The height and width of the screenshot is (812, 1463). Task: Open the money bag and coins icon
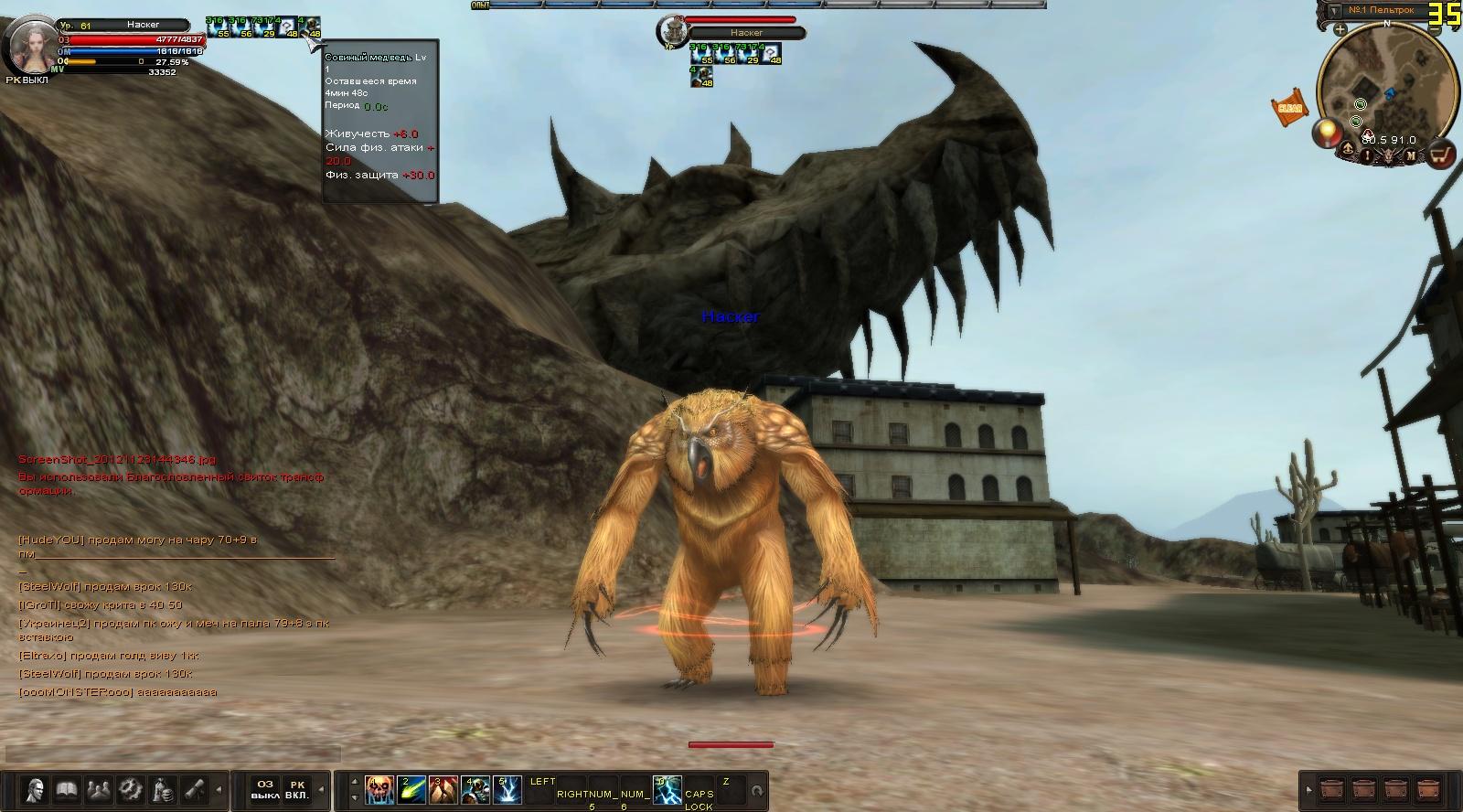tap(162, 790)
